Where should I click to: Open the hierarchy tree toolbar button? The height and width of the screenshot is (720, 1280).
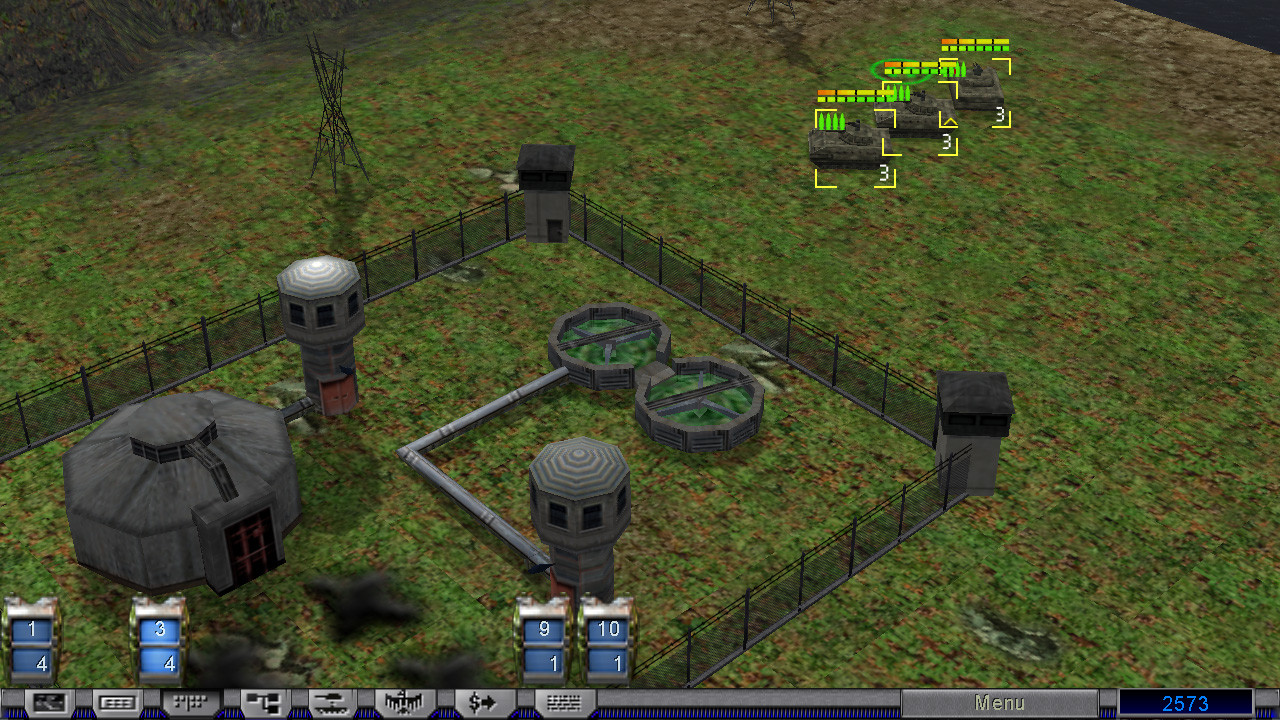(x=264, y=703)
